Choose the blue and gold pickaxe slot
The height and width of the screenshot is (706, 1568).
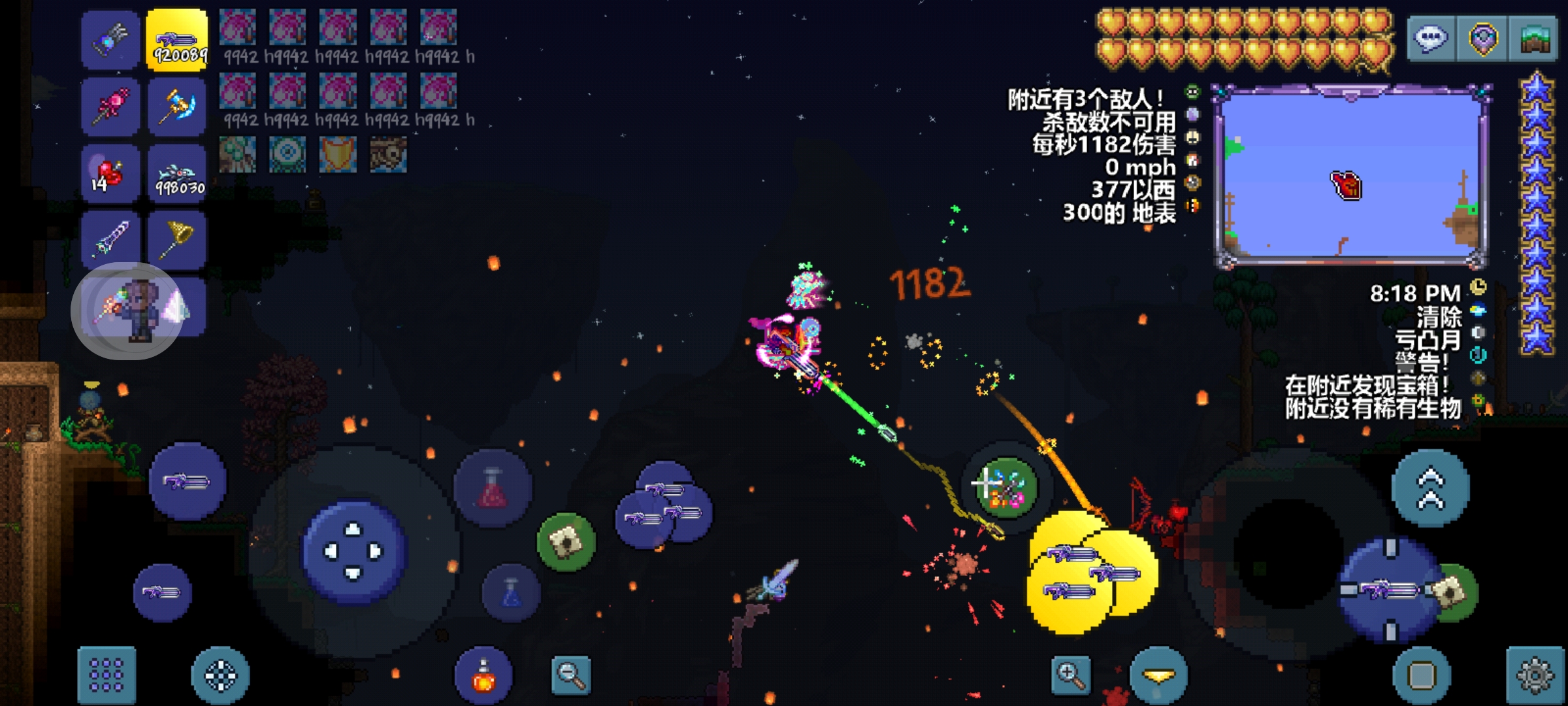pyautogui.click(x=177, y=107)
